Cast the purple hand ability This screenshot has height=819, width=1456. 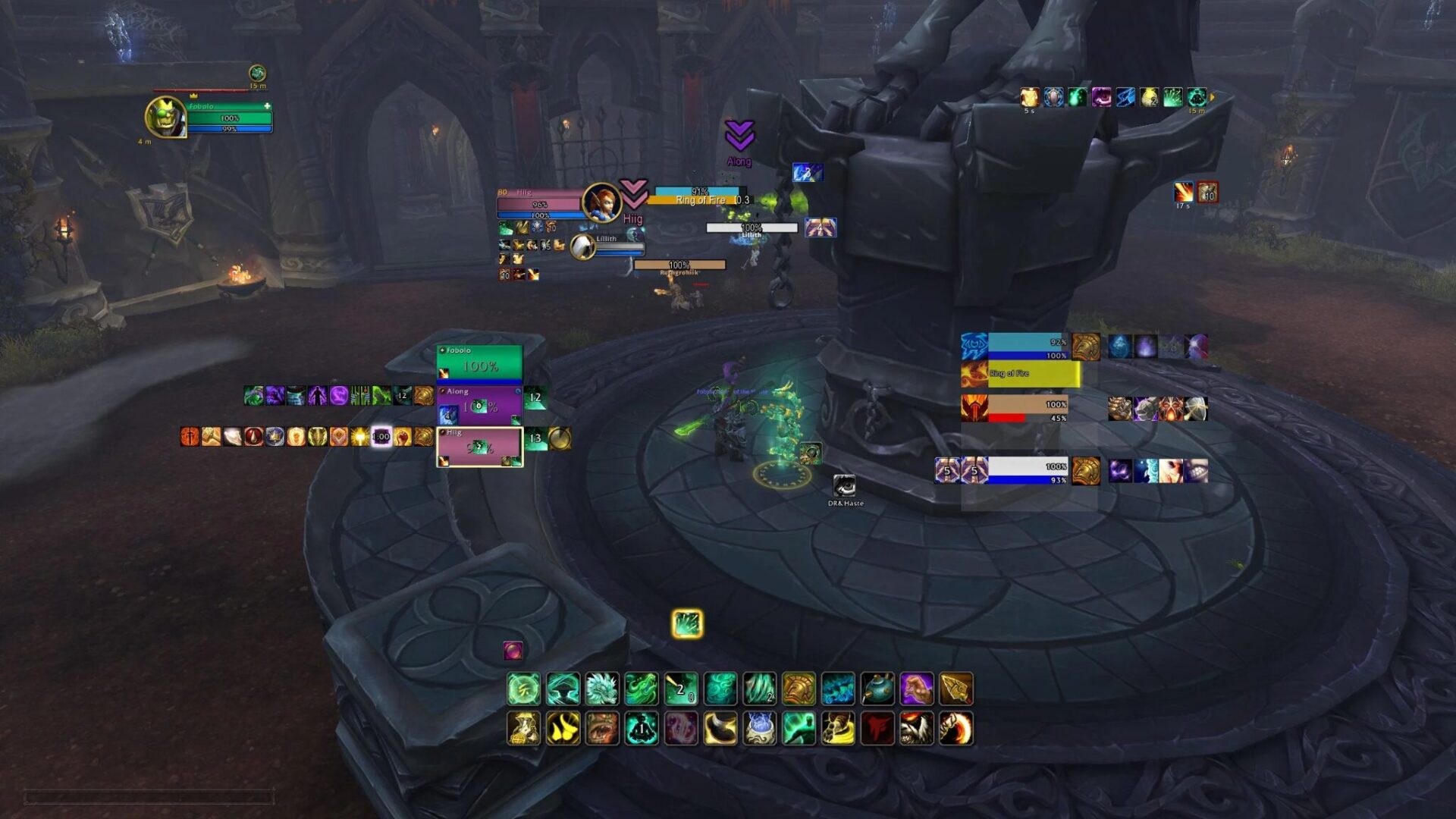[x=917, y=689]
